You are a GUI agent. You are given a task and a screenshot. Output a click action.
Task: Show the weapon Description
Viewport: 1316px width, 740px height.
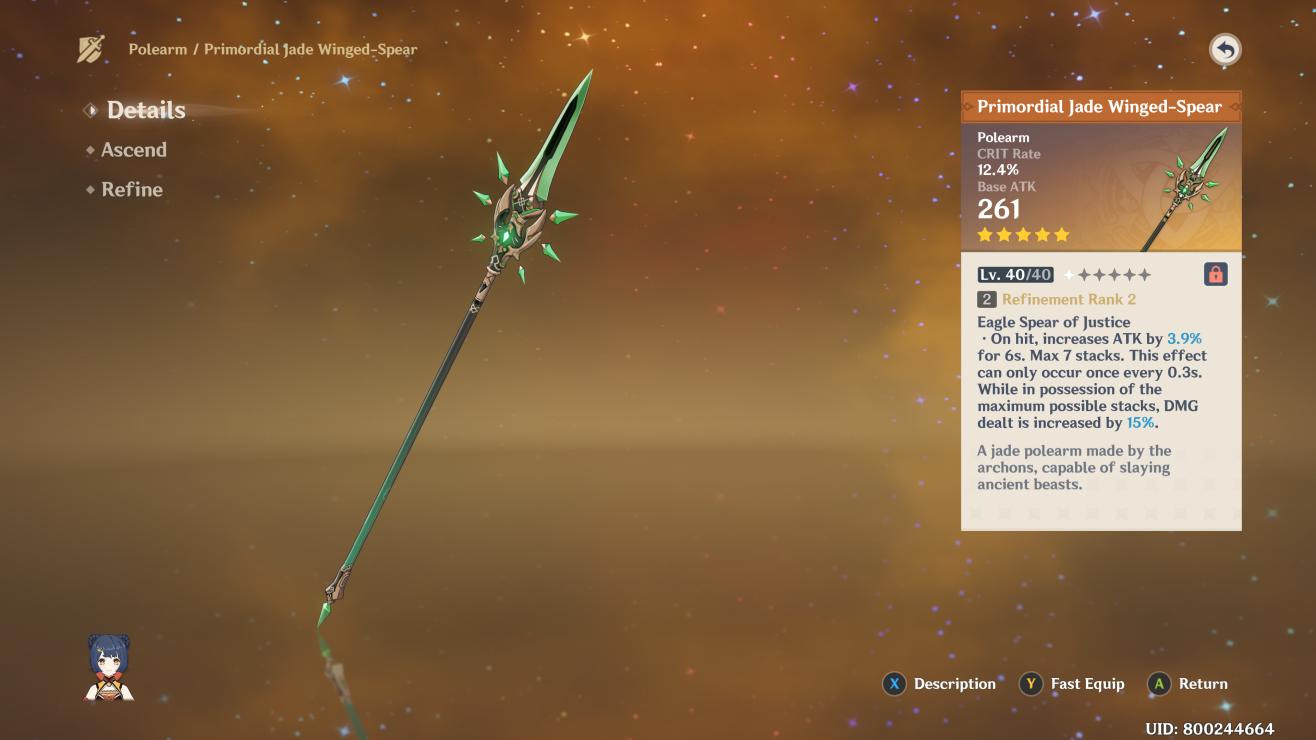[x=939, y=684]
